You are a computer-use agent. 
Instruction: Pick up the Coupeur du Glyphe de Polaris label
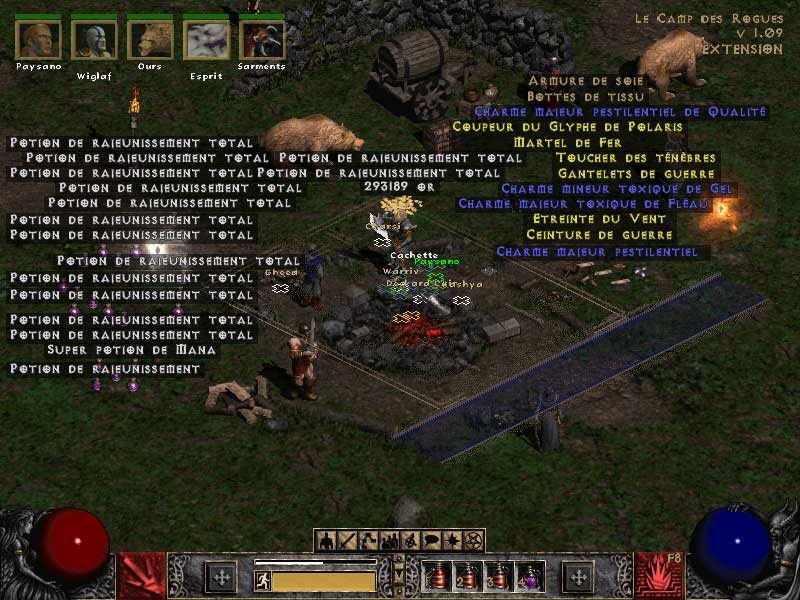click(x=568, y=127)
